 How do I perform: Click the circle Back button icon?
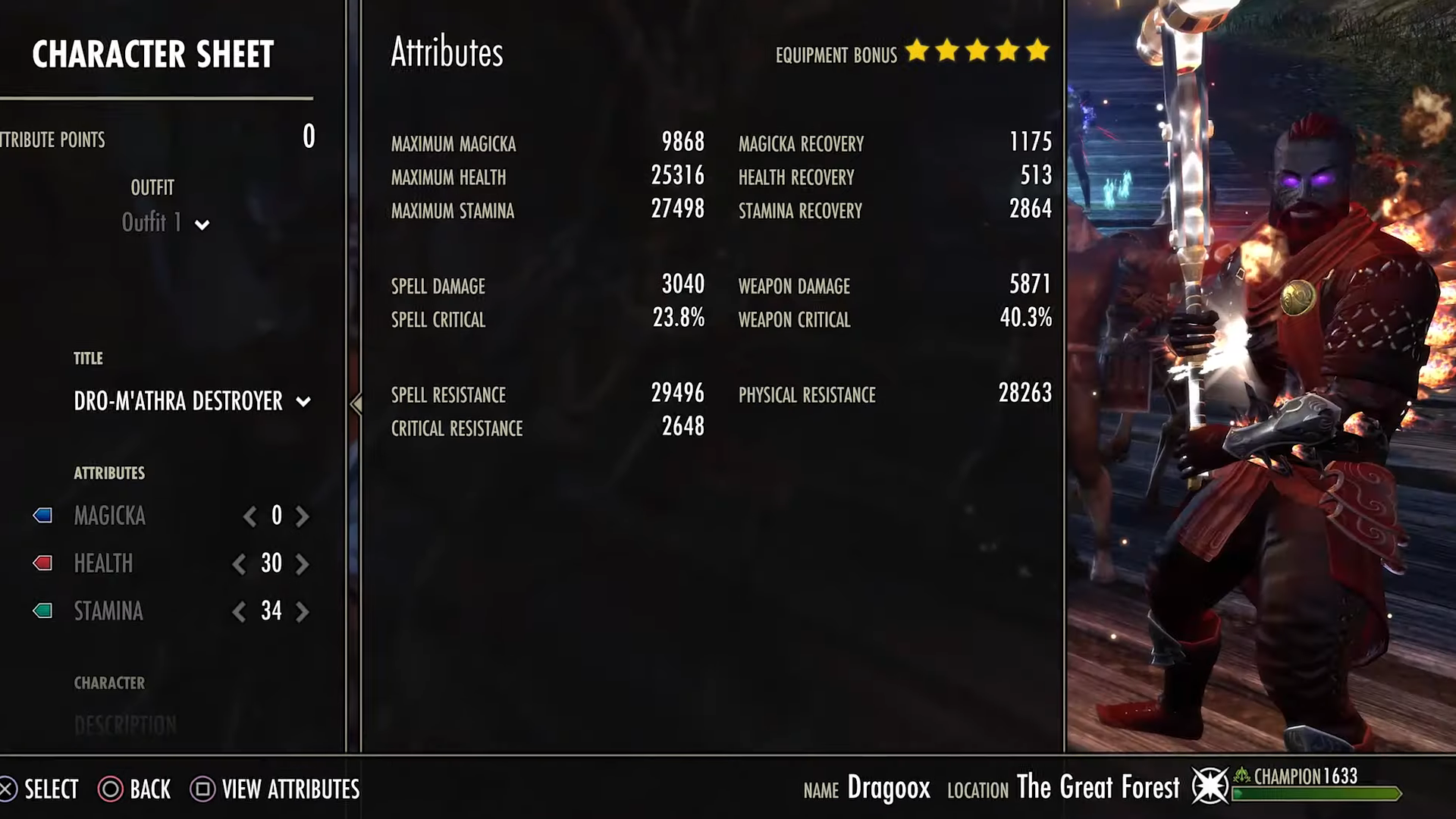click(112, 789)
